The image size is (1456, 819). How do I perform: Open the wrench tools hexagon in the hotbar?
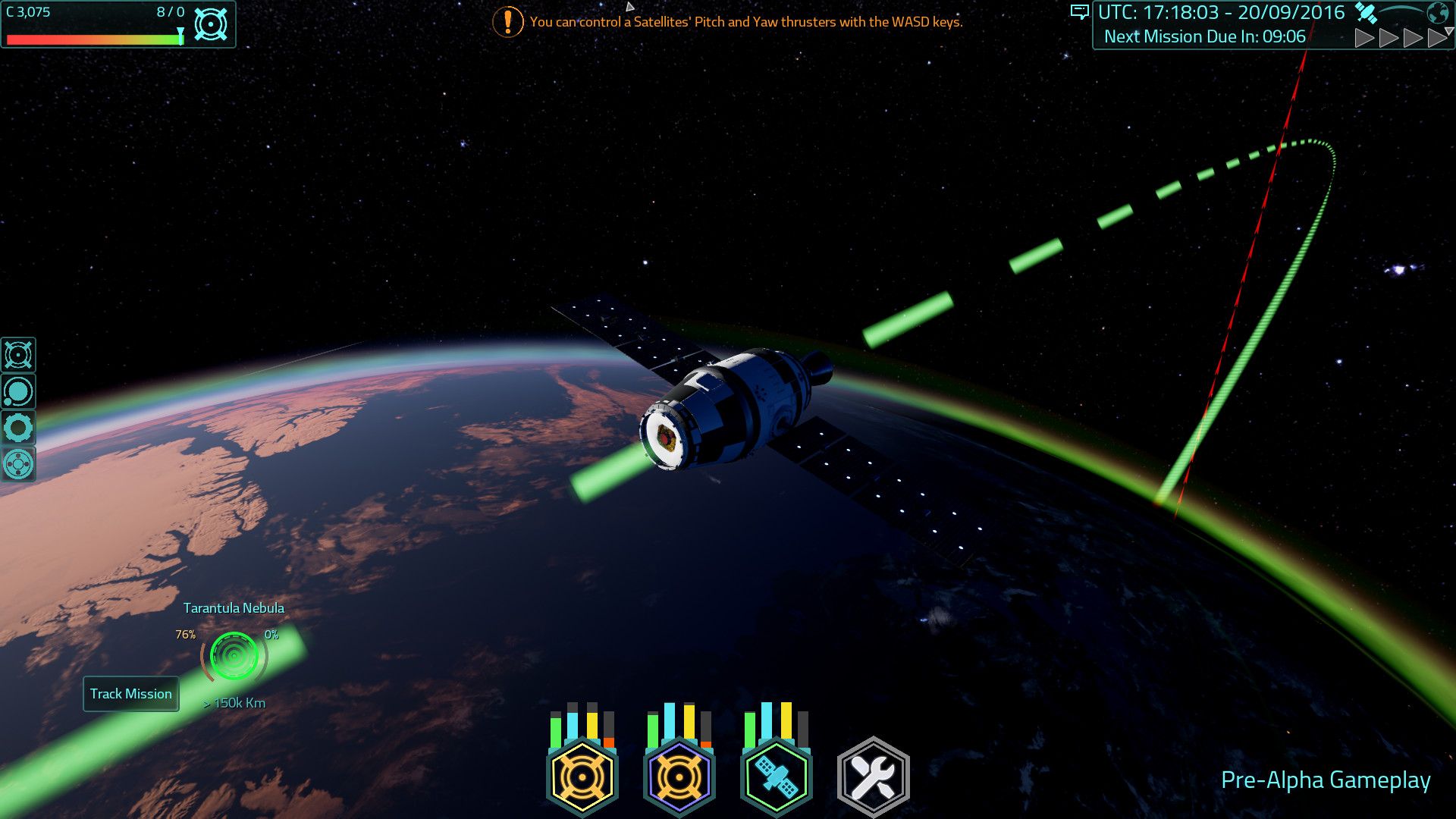point(874,776)
